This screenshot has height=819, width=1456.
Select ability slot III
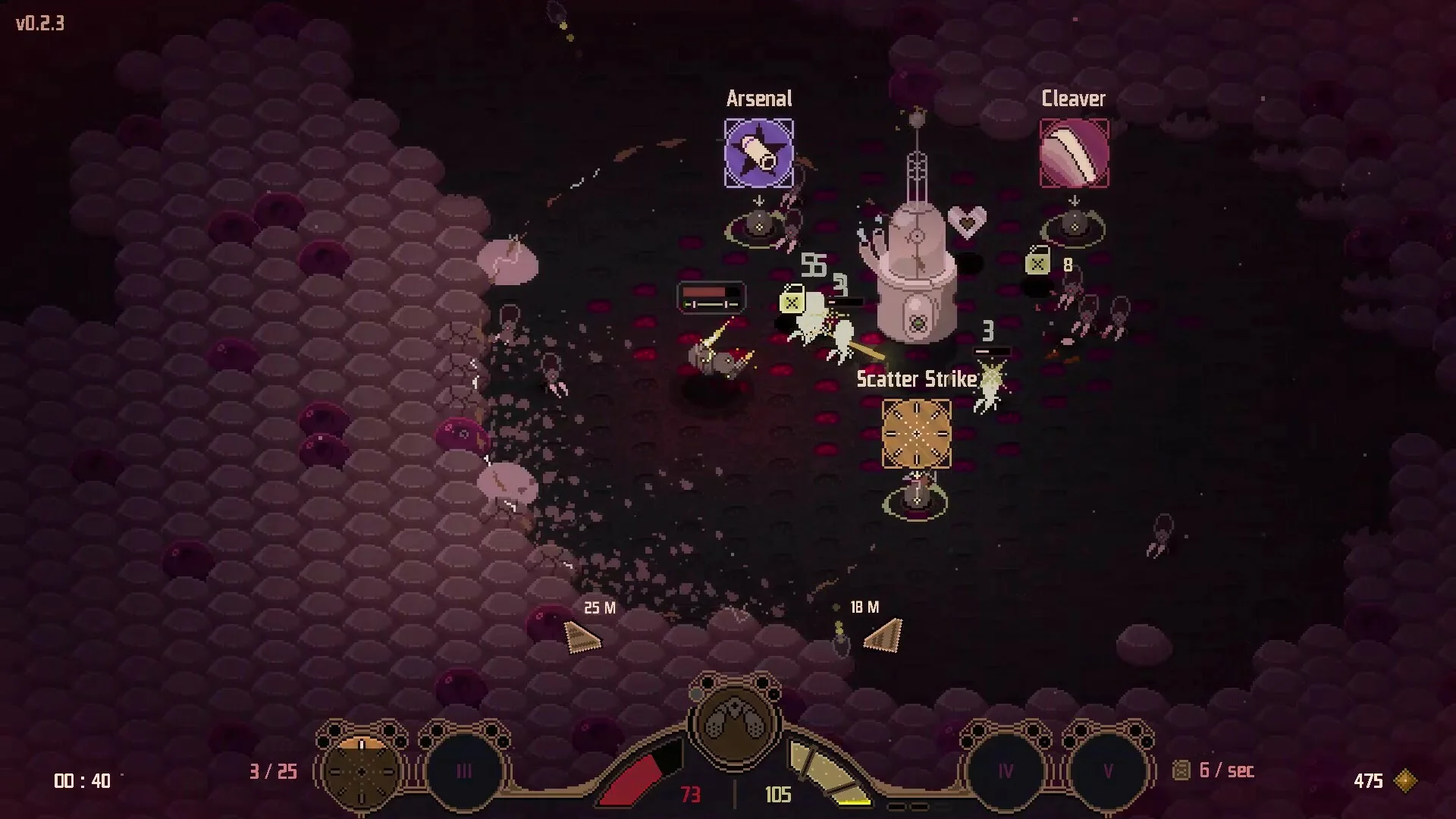click(464, 771)
